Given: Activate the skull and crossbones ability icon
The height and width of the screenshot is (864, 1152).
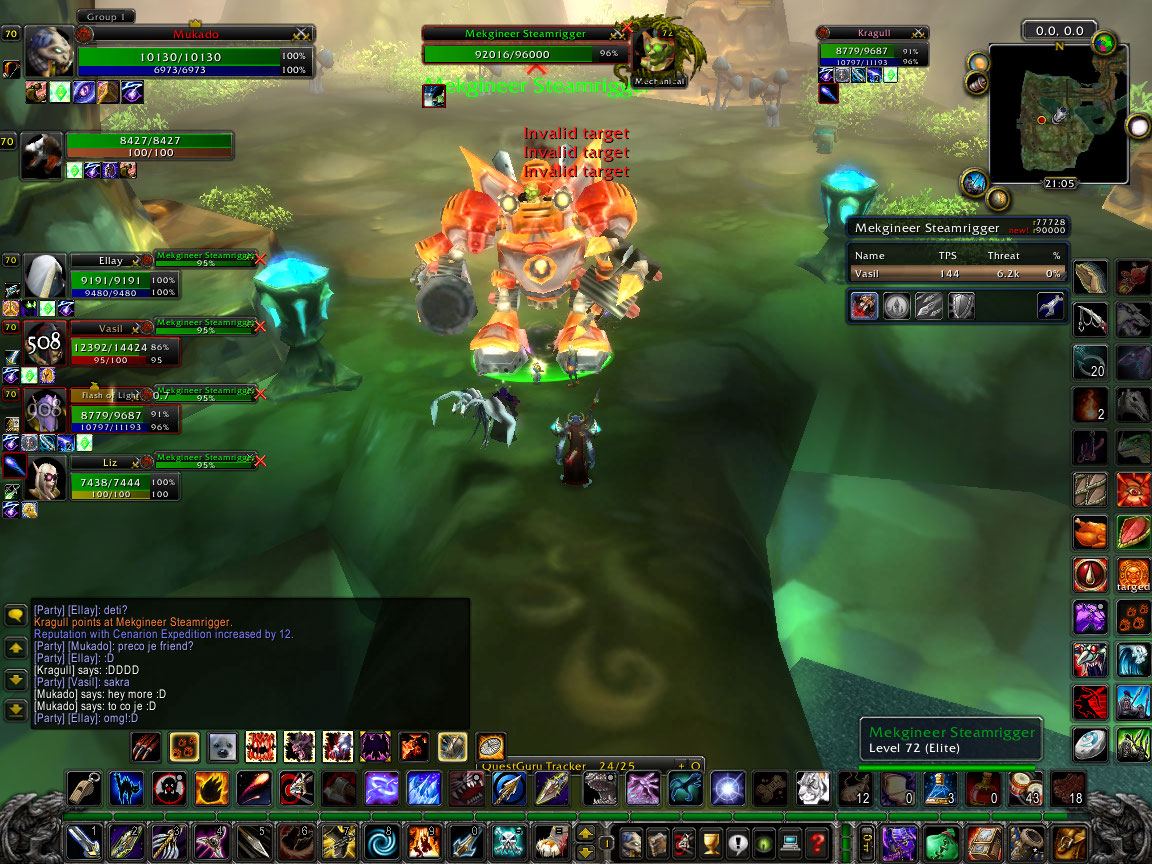Looking at the screenshot, I should [x=508, y=841].
